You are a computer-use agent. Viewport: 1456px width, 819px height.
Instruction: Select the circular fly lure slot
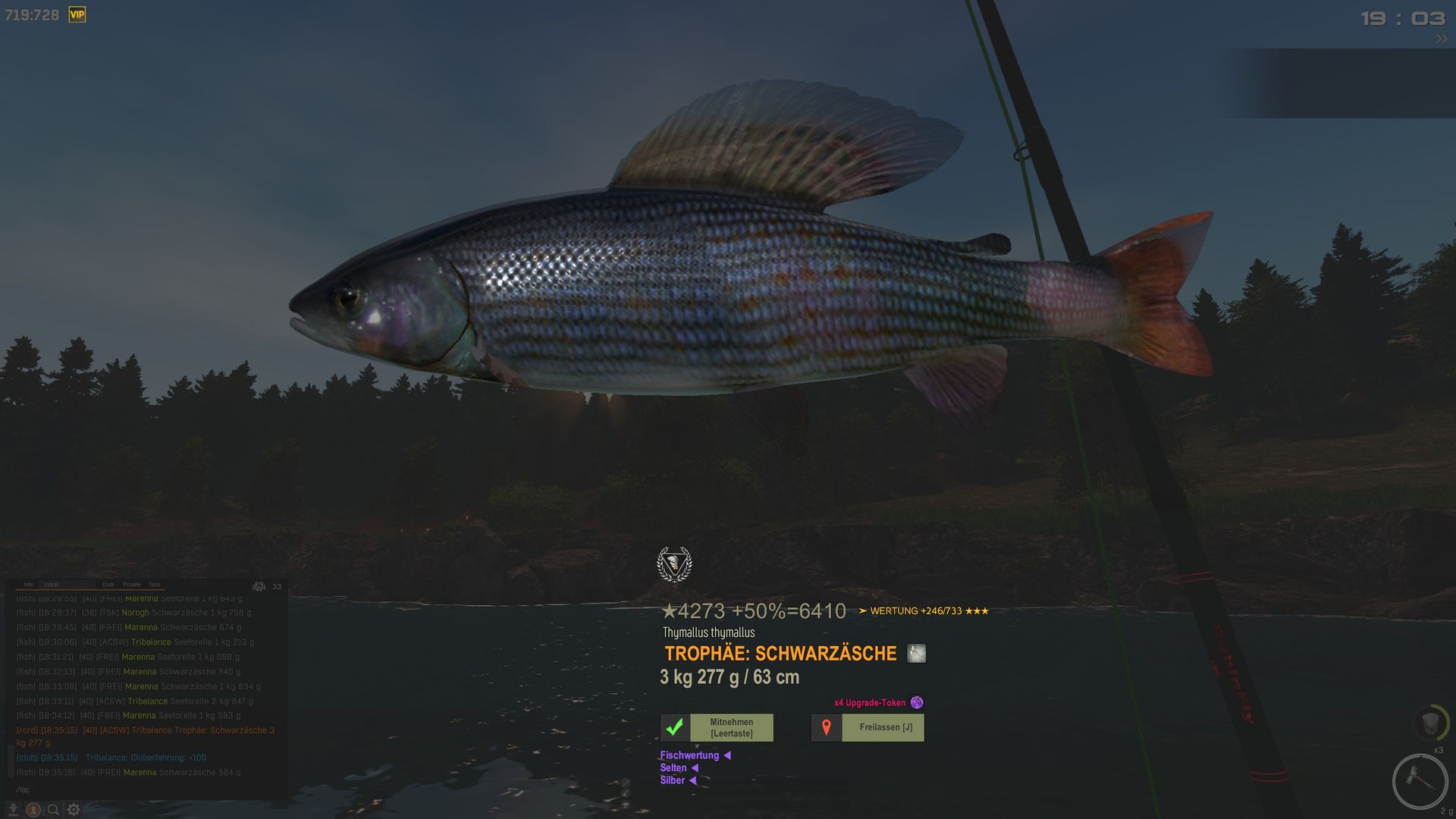1419,781
